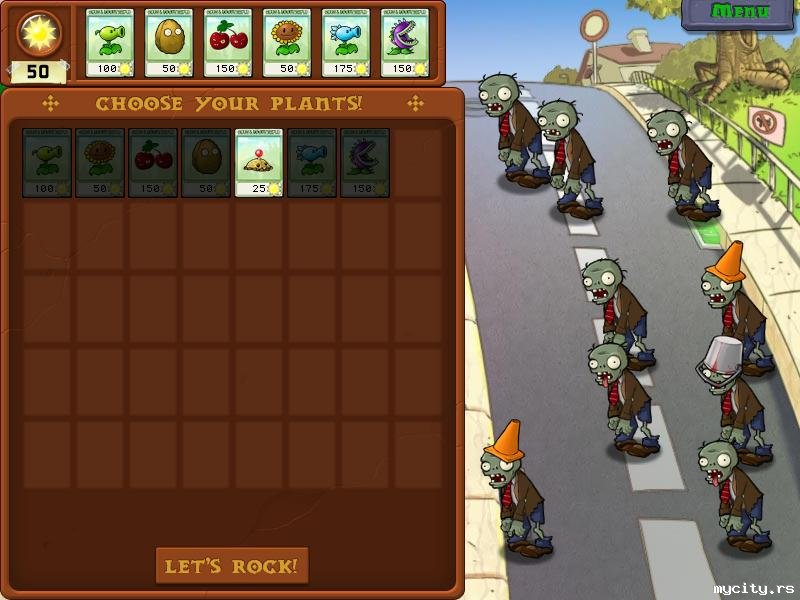
Task: Start the level with Let's Rock!
Action: pos(232,566)
